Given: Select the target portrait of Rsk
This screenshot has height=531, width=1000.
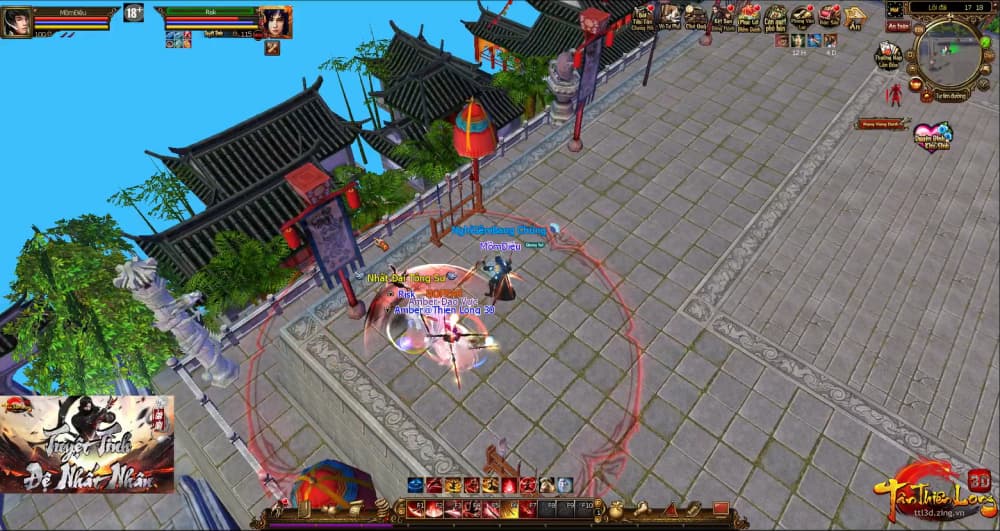Looking at the screenshot, I should pos(276,21).
